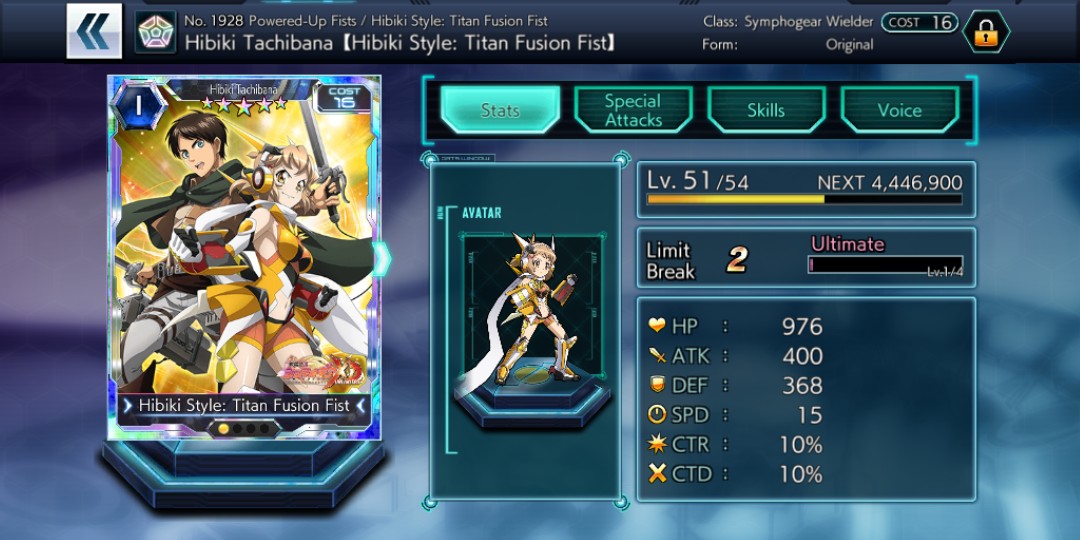The height and width of the screenshot is (540, 1080).
Task: Toggle the gold padlock lock icon
Action: 985,32
